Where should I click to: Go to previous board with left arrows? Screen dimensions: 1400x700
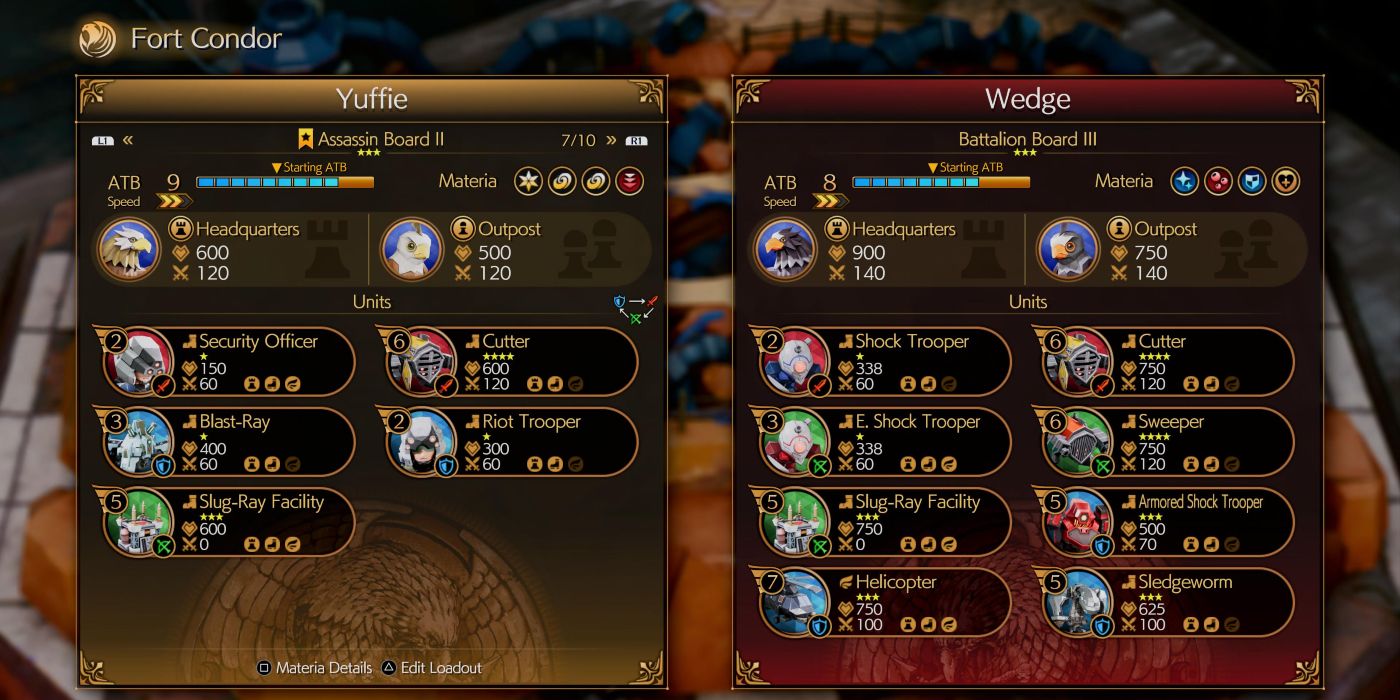pos(128,140)
